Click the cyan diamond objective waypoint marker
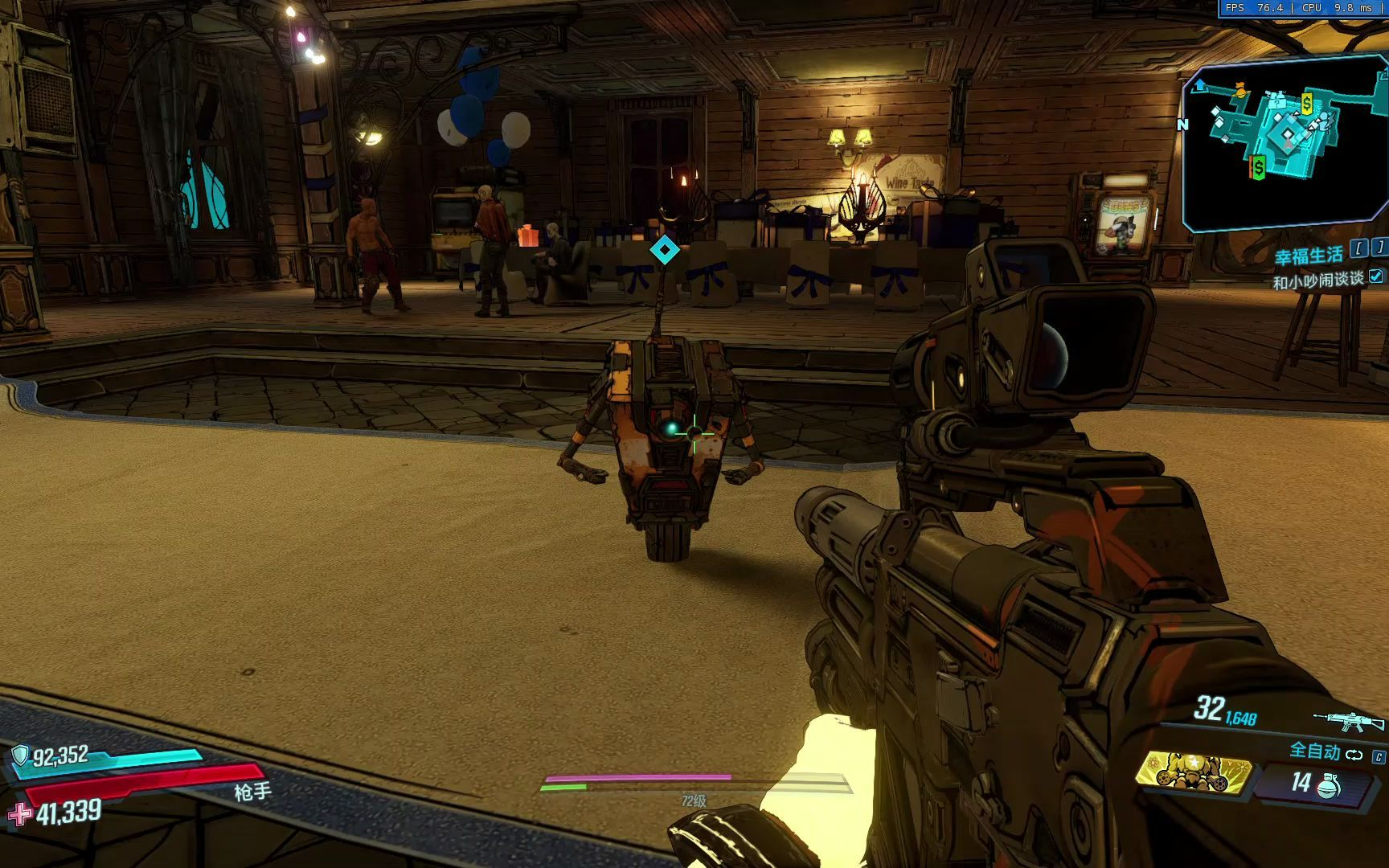The width and height of the screenshot is (1389, 868). [x=664, y=250]
